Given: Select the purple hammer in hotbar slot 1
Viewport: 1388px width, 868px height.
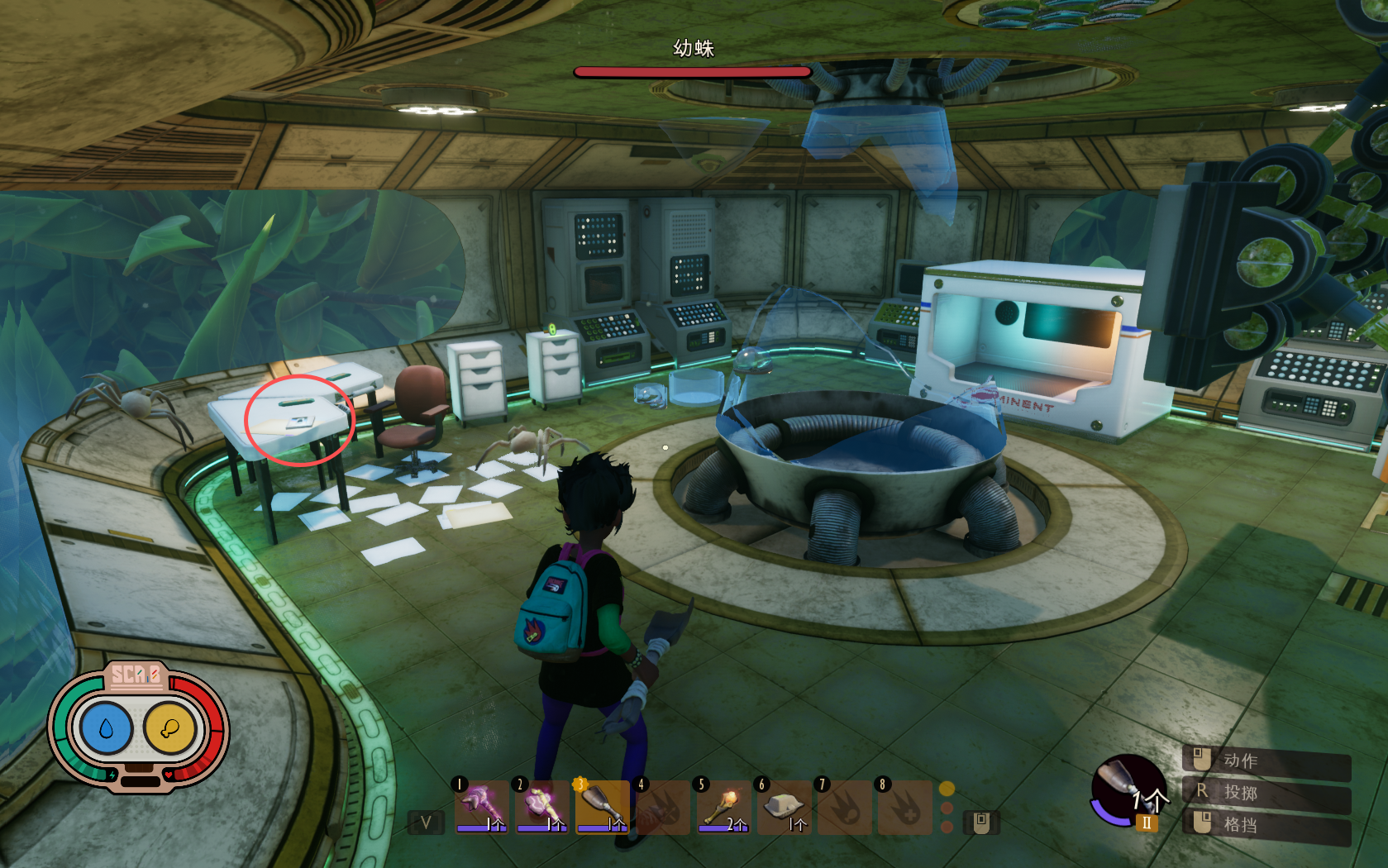Looking at the screenshot, I should (481, 806).
